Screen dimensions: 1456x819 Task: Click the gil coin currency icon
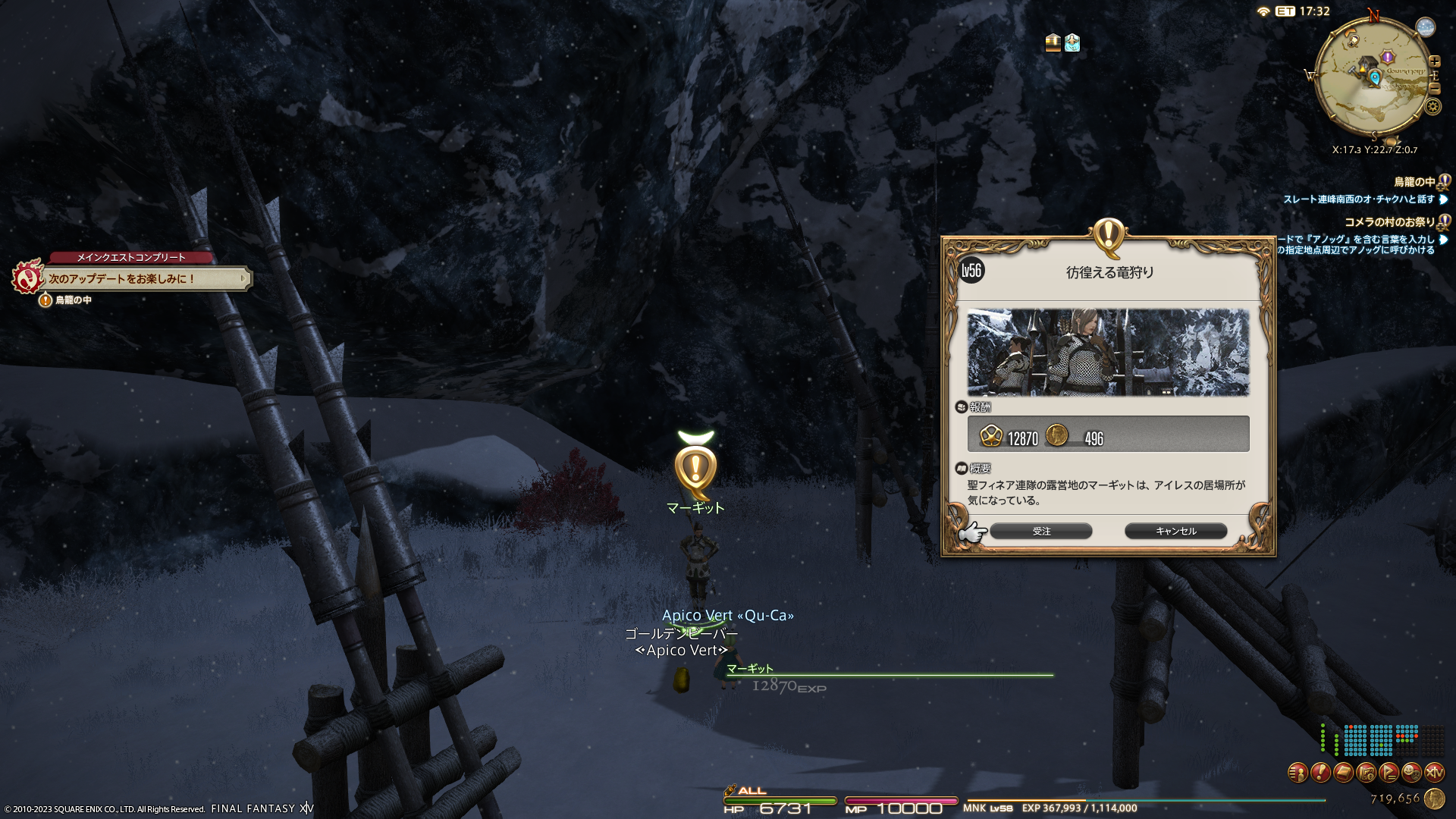(x=1434, y=798)
